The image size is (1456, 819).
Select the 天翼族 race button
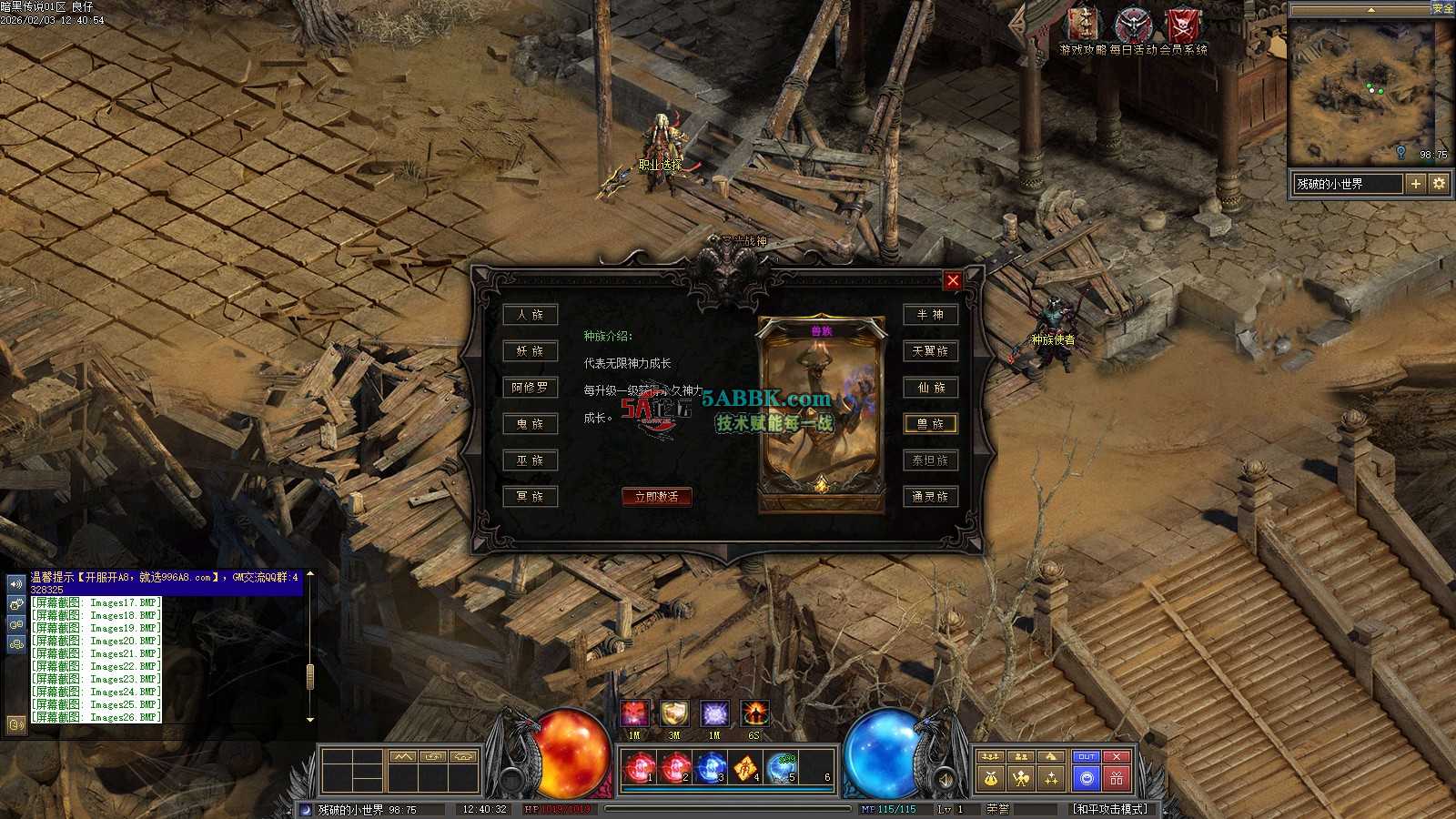(930, 351)
